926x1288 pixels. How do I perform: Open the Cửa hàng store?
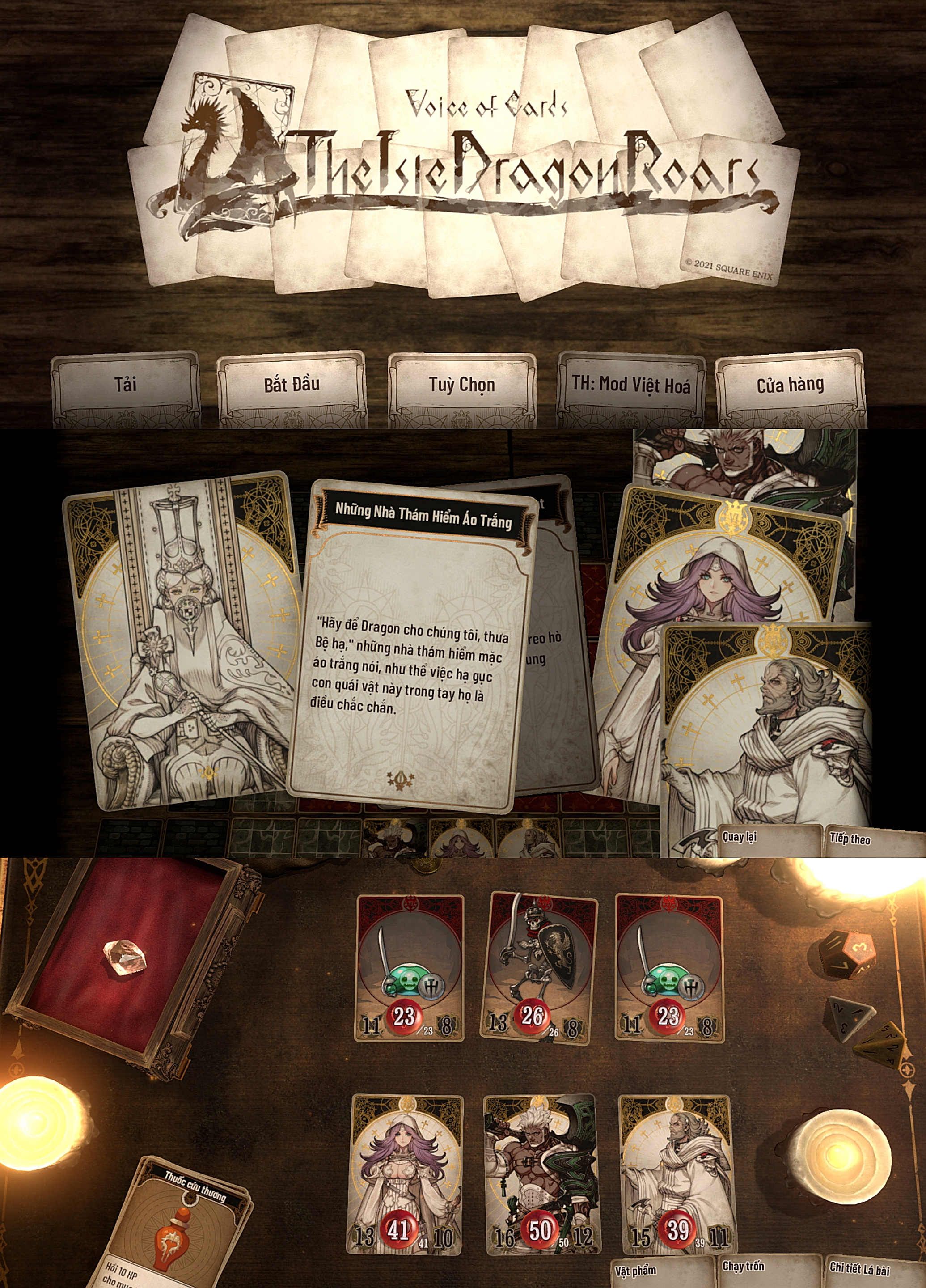(x=790, y=385)
